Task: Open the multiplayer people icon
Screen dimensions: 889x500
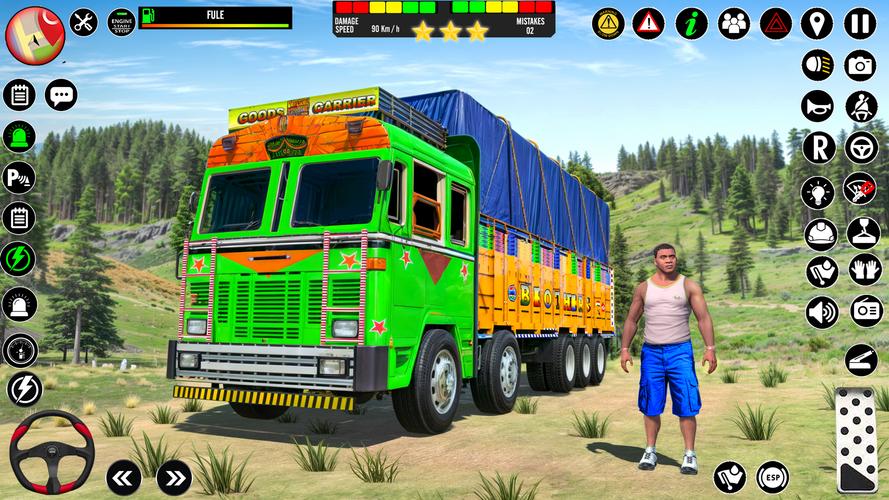Action: pyautogui.click(x=733, y=23)
